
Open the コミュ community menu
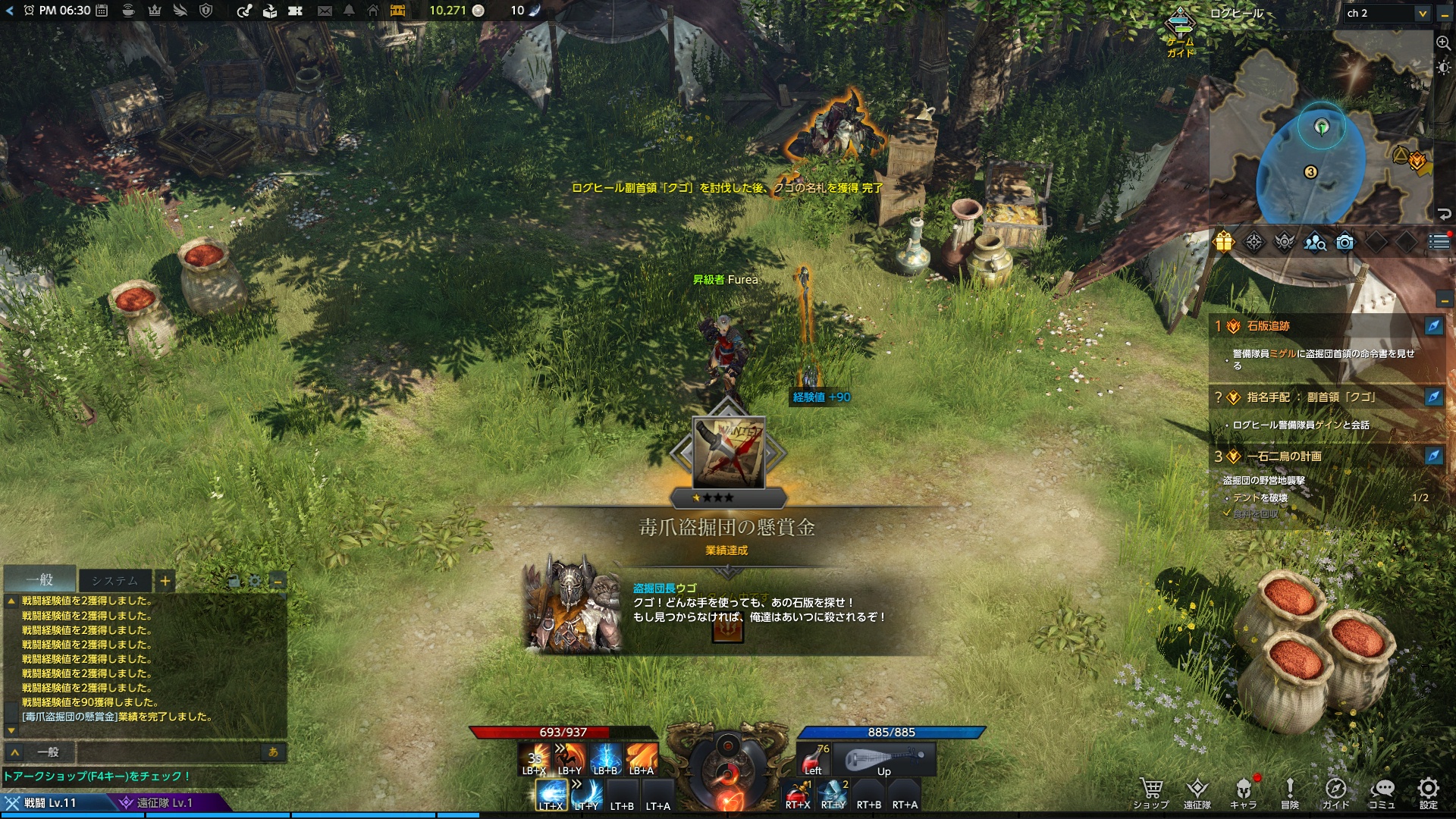pos(1382,792)
